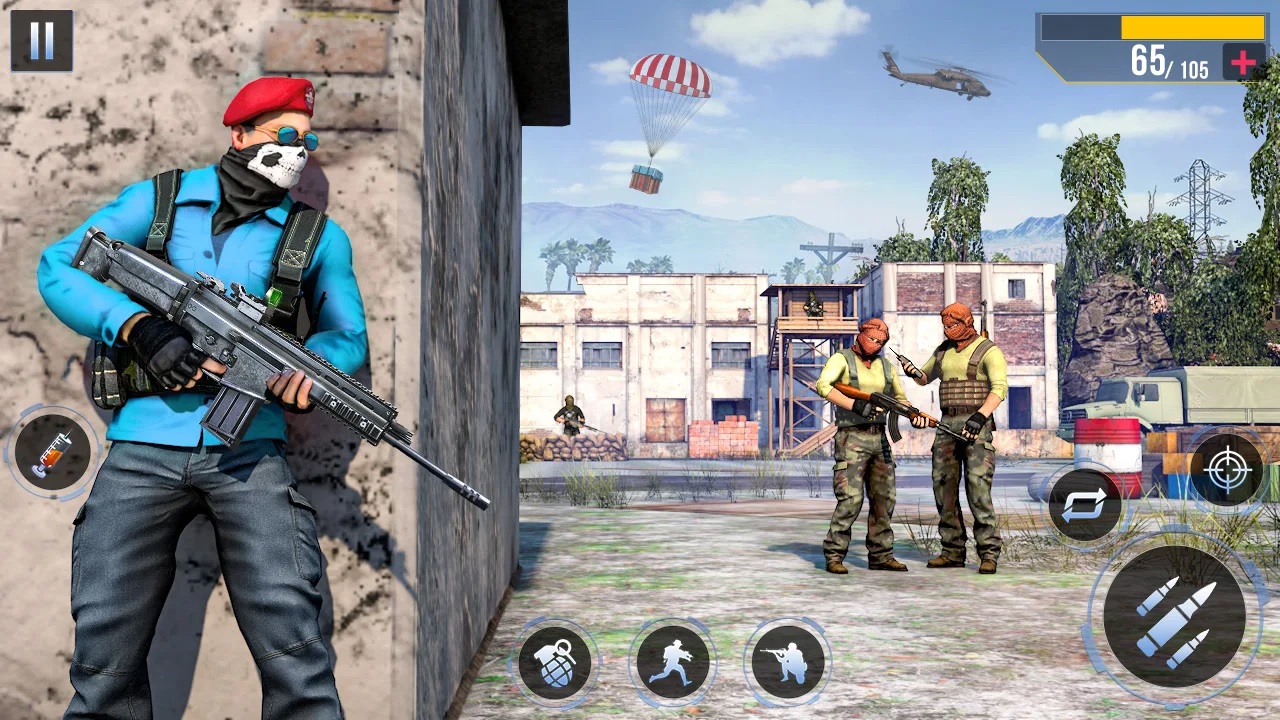Tap the 65/105 ammo counter display
Screen dimensions: 1280x720
point(1172,63)
